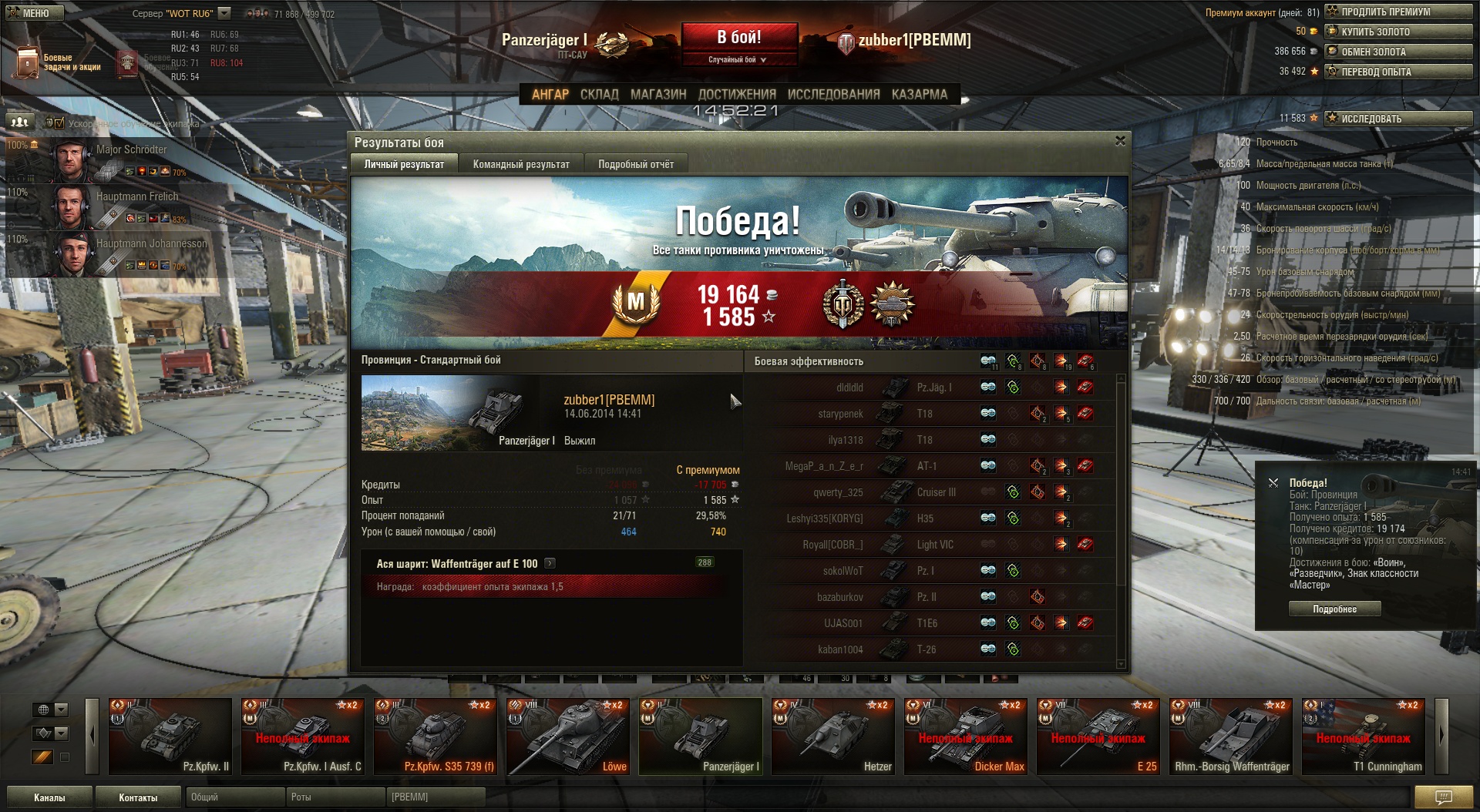The height and width of the screenshot is (812, 1480).
Task: Go to the СКЛАД section
Action: (599, 95)
